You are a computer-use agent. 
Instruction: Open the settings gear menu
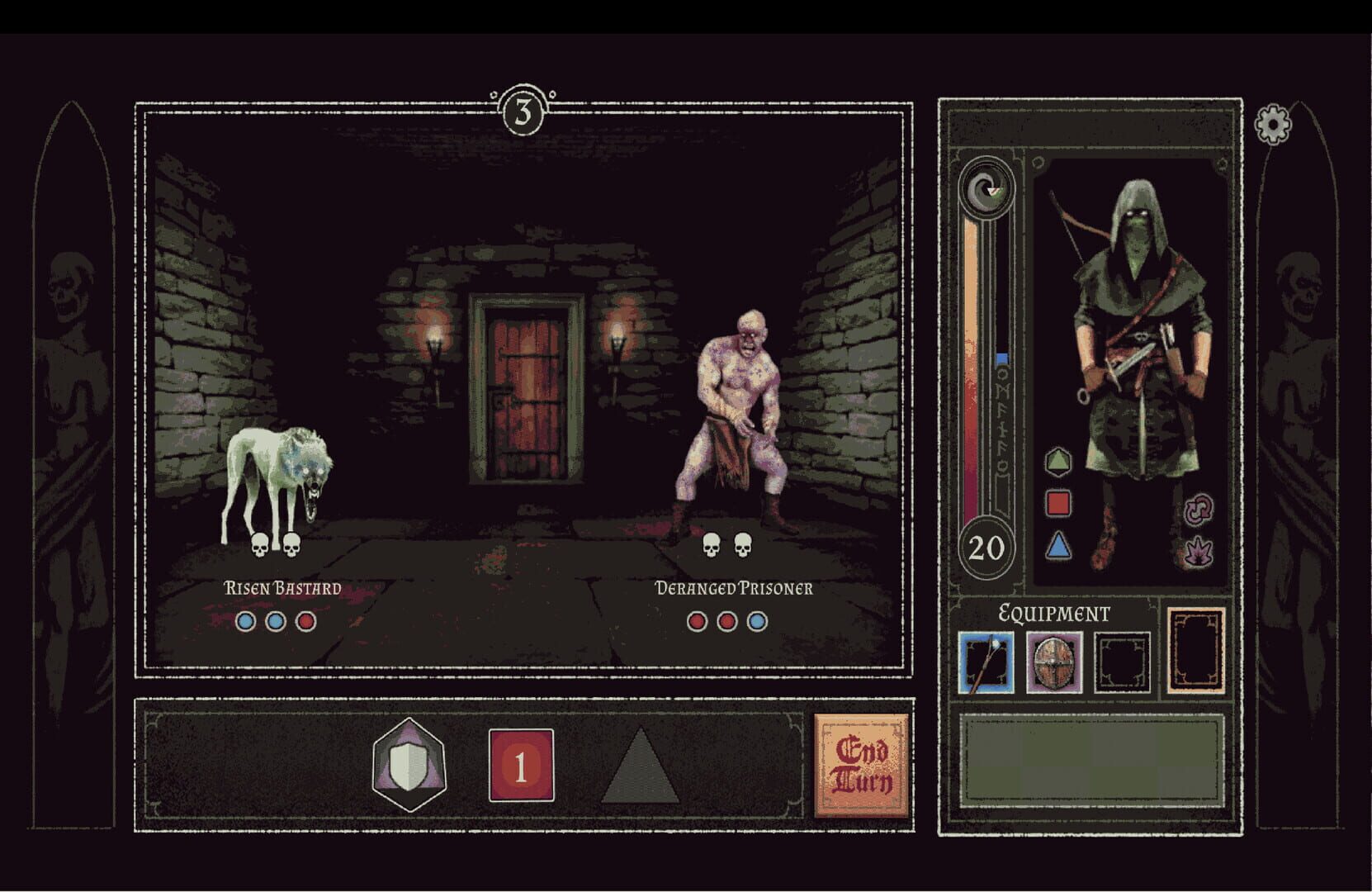(1272, 126)
